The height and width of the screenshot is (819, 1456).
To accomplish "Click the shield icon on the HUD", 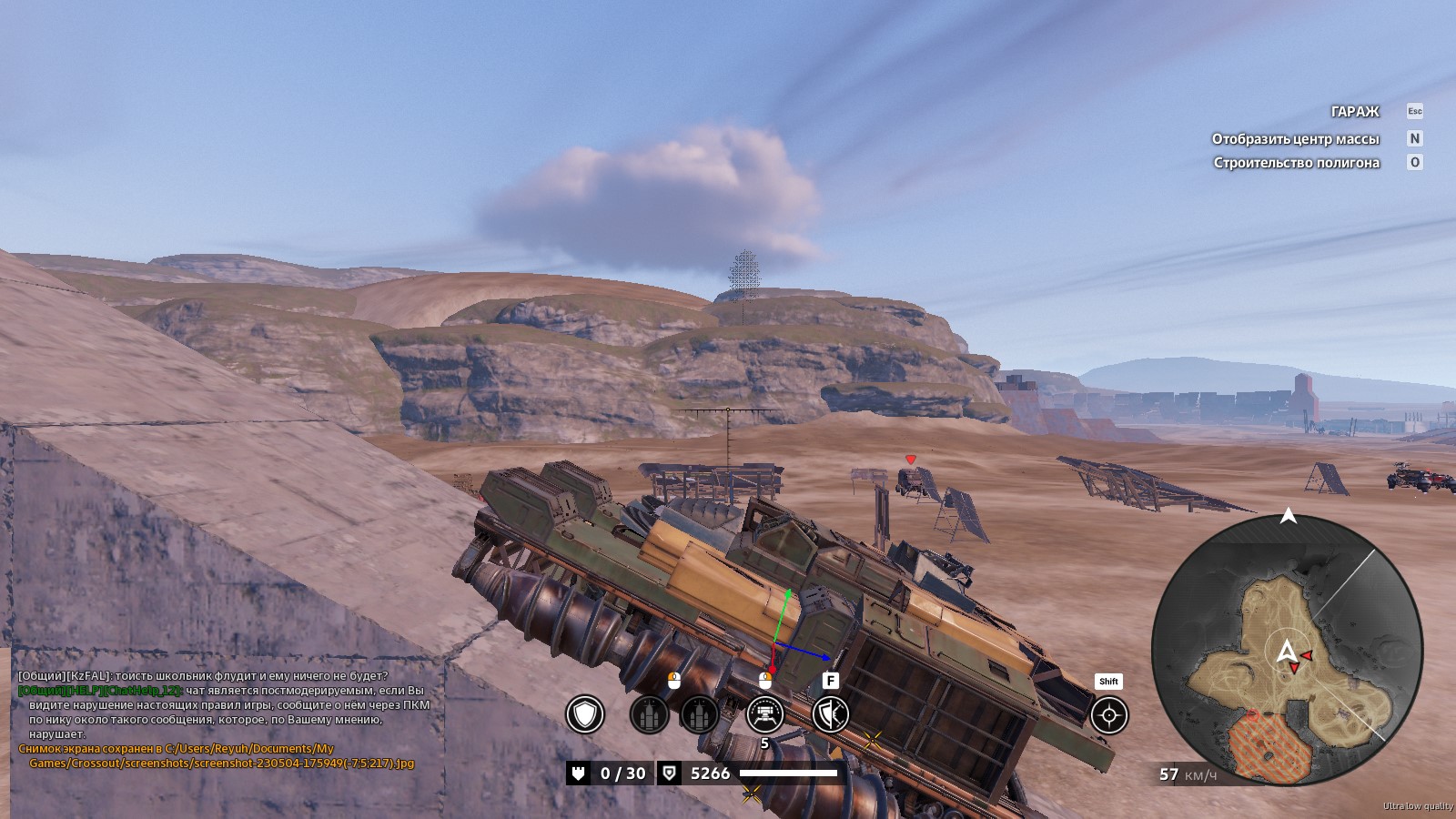I will [x=585, y=714].
